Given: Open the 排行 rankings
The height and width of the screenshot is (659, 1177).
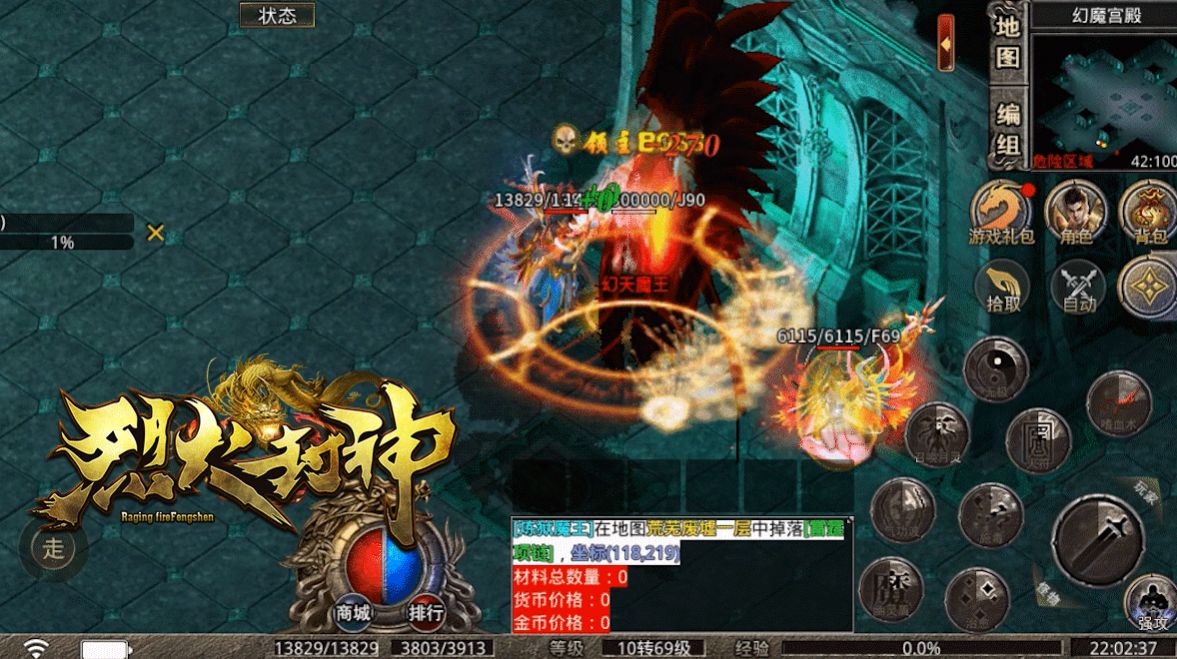Looking at the screenshot, I should 426,611.
